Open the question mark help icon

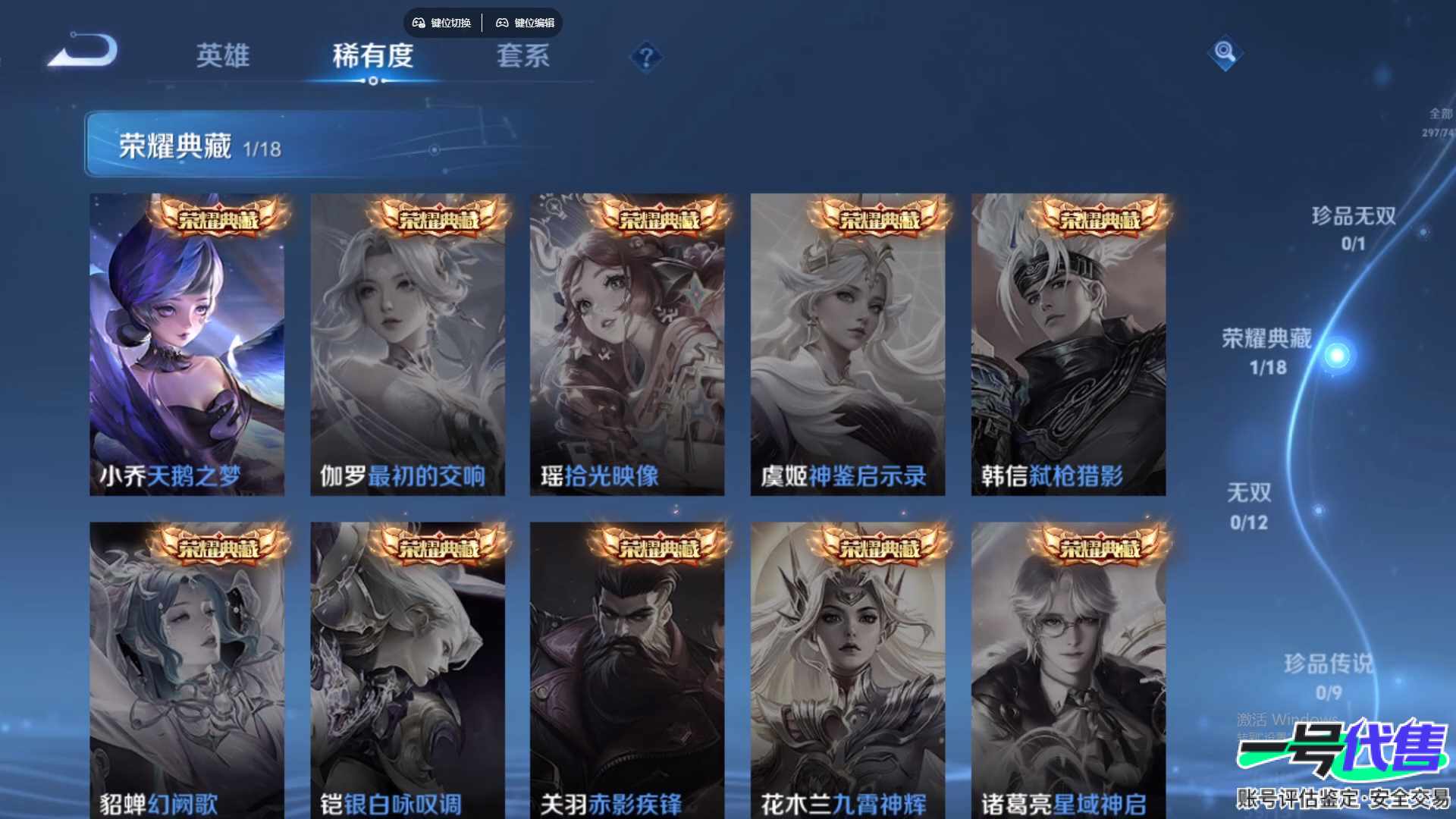646,57
